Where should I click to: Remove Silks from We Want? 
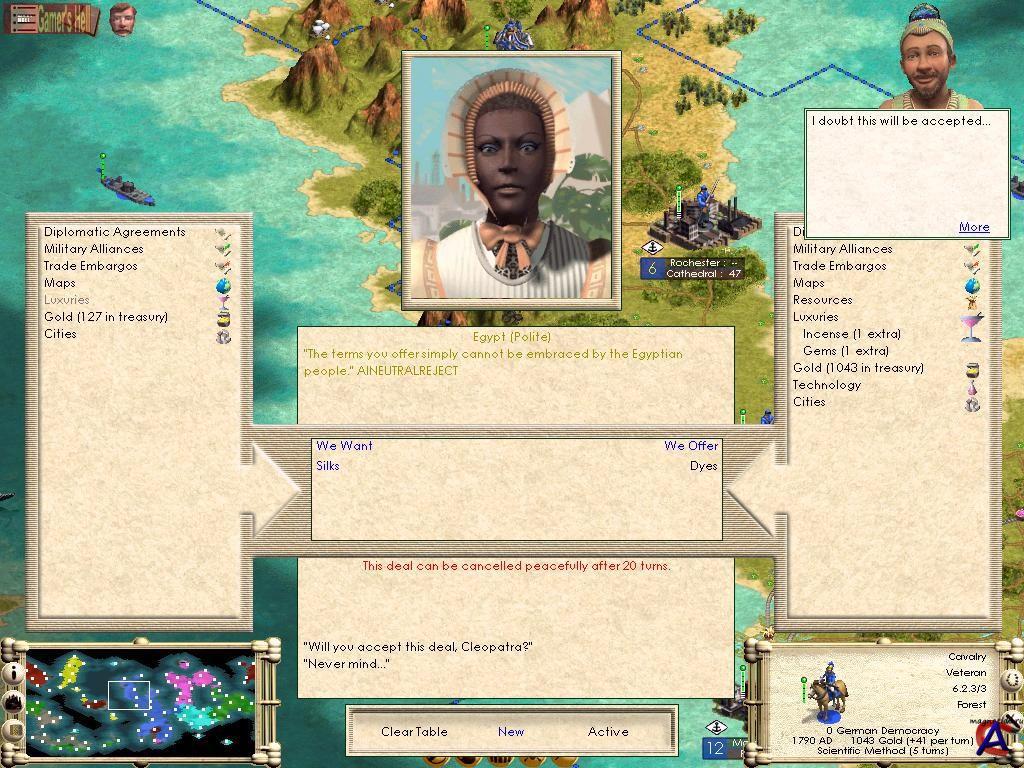328,466
